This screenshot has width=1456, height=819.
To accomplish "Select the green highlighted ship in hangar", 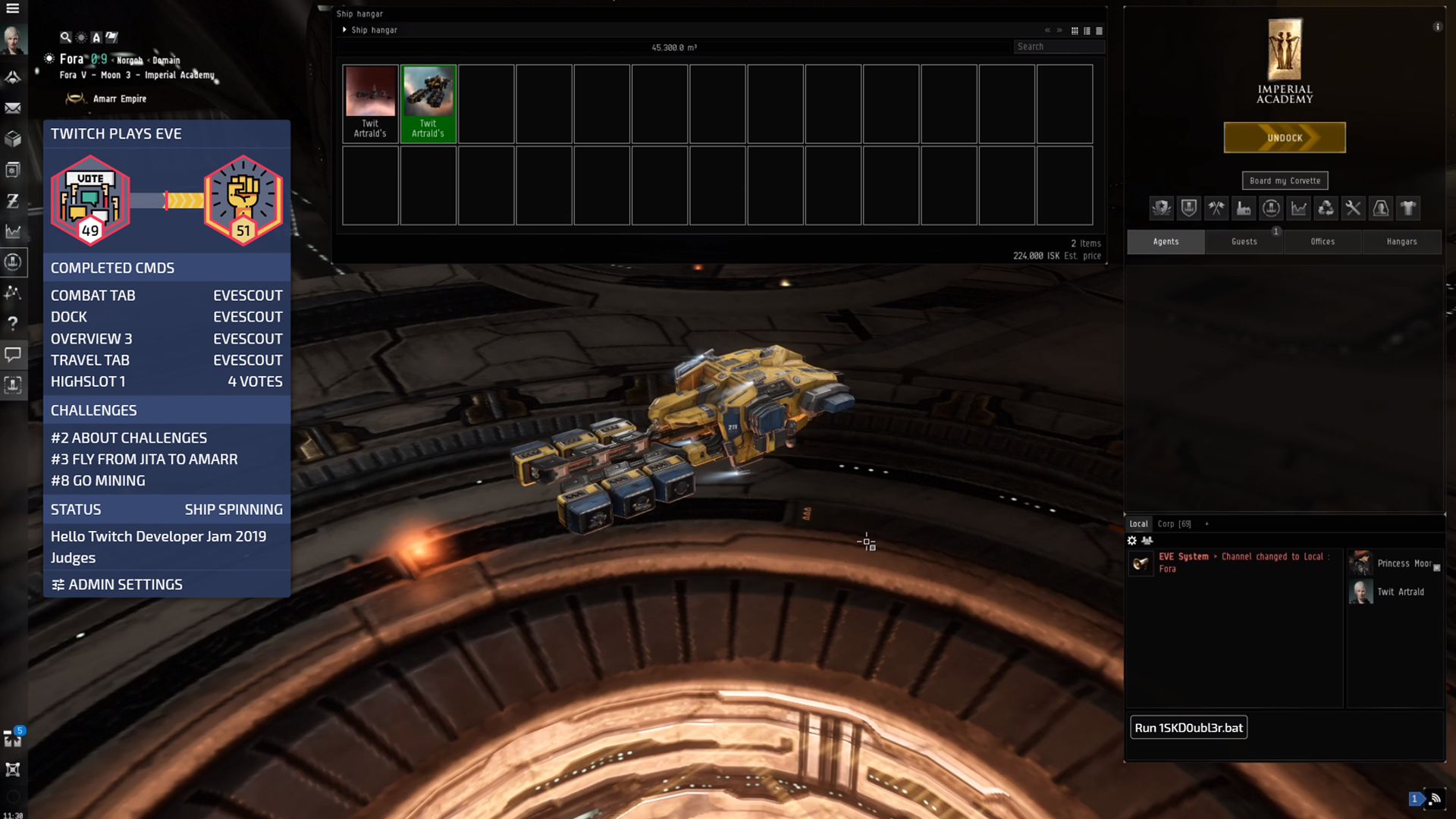I will tap(428, 103).
